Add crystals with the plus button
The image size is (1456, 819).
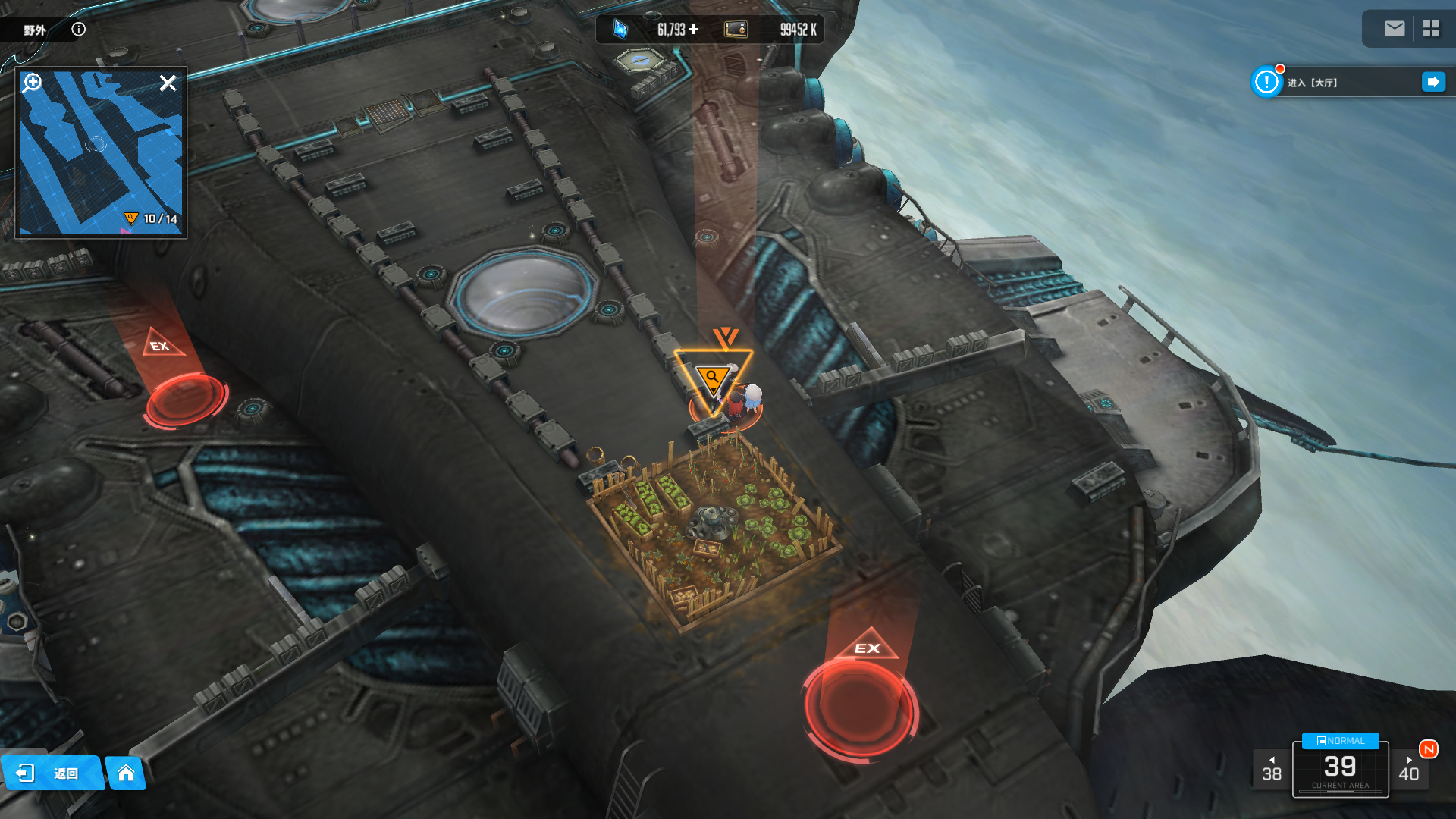point(694,30)
